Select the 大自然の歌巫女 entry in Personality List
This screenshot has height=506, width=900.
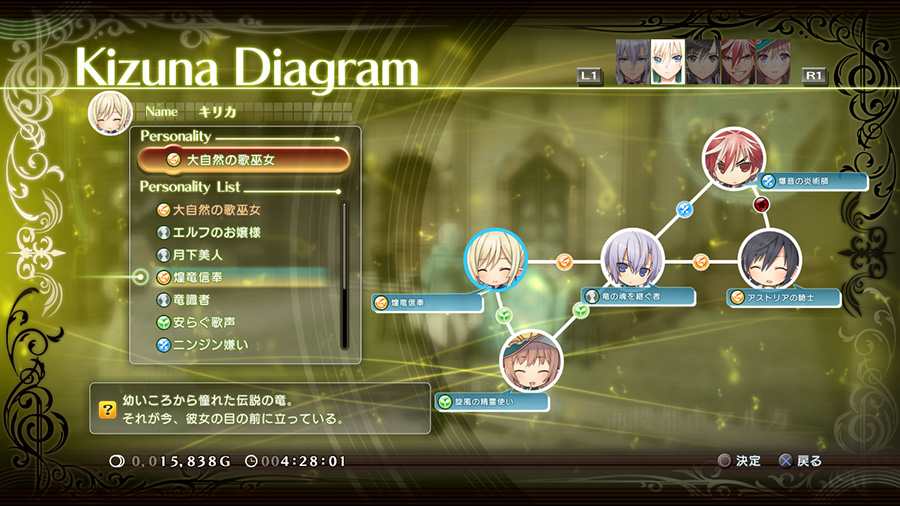216,210
